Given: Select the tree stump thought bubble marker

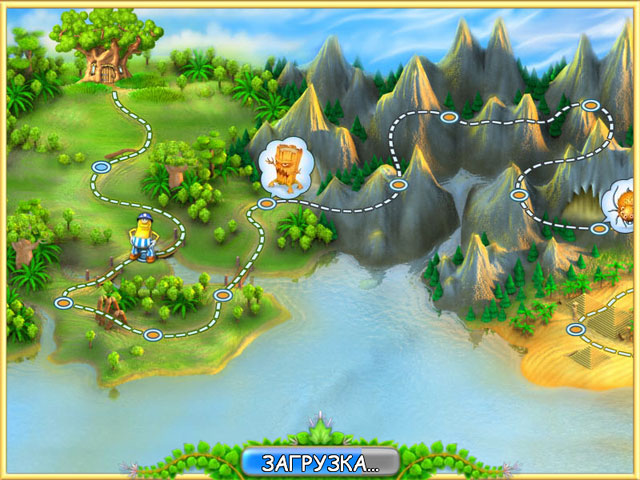Looking at the screenshot, I should point(286,164).
